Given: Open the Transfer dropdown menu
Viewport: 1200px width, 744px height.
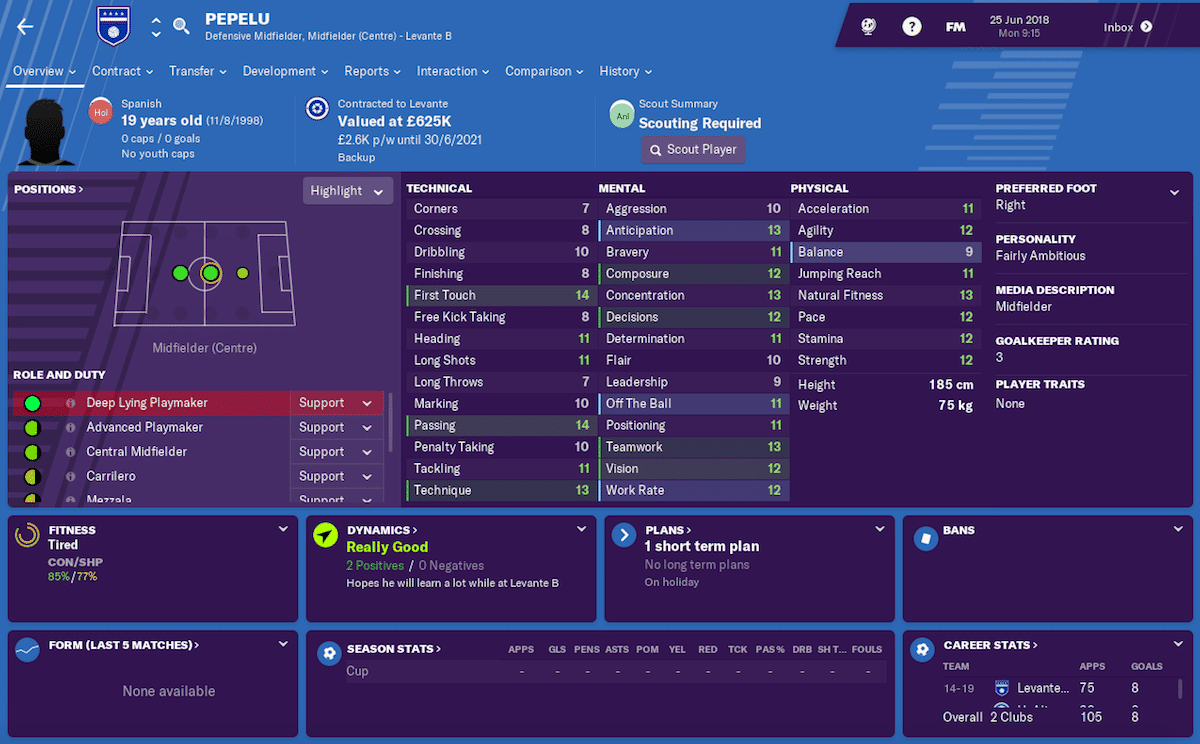Looking at the screenshot, I should [197, 71].
